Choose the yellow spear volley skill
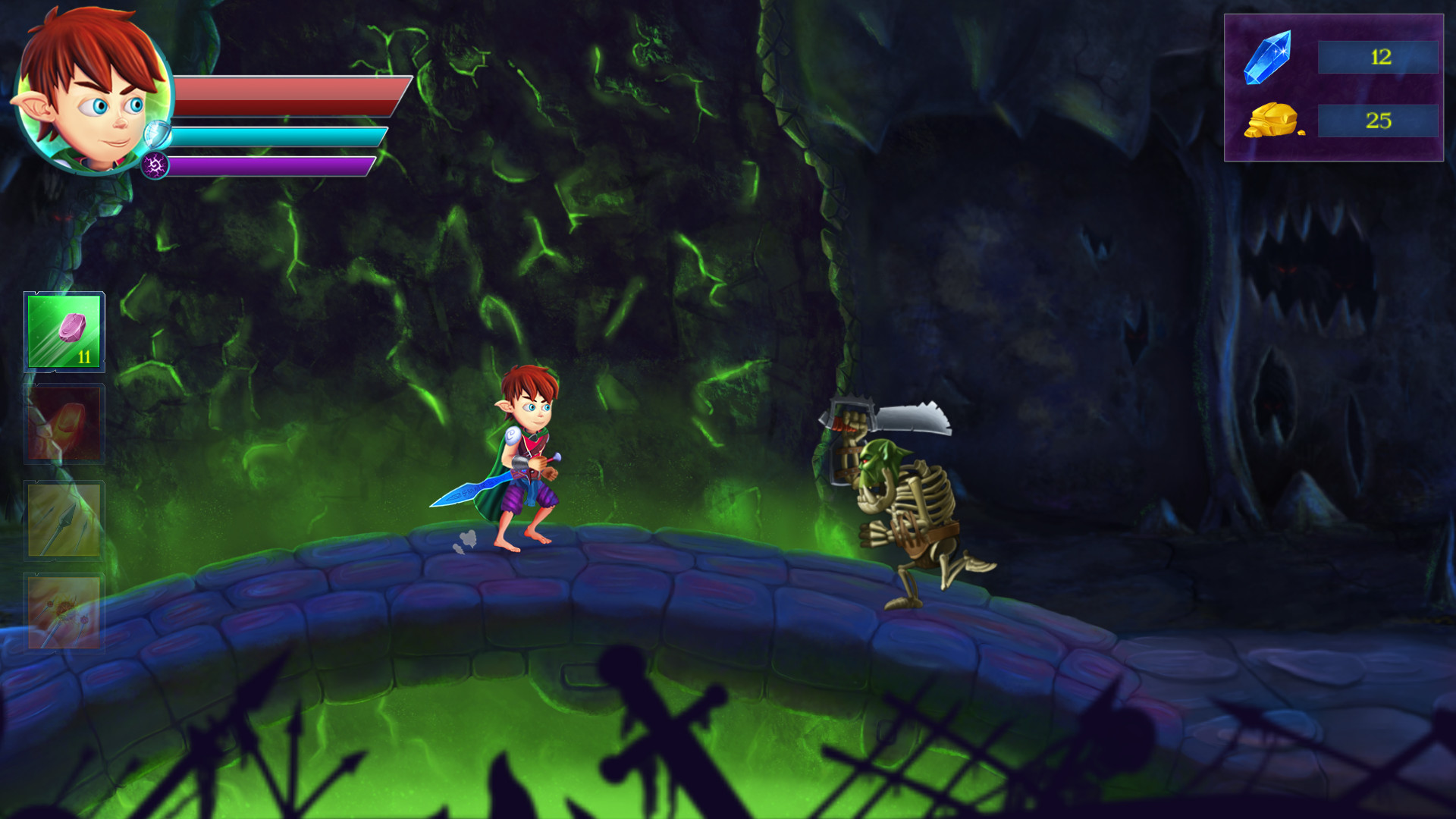 pyautogui.click(x=64, y=520)
